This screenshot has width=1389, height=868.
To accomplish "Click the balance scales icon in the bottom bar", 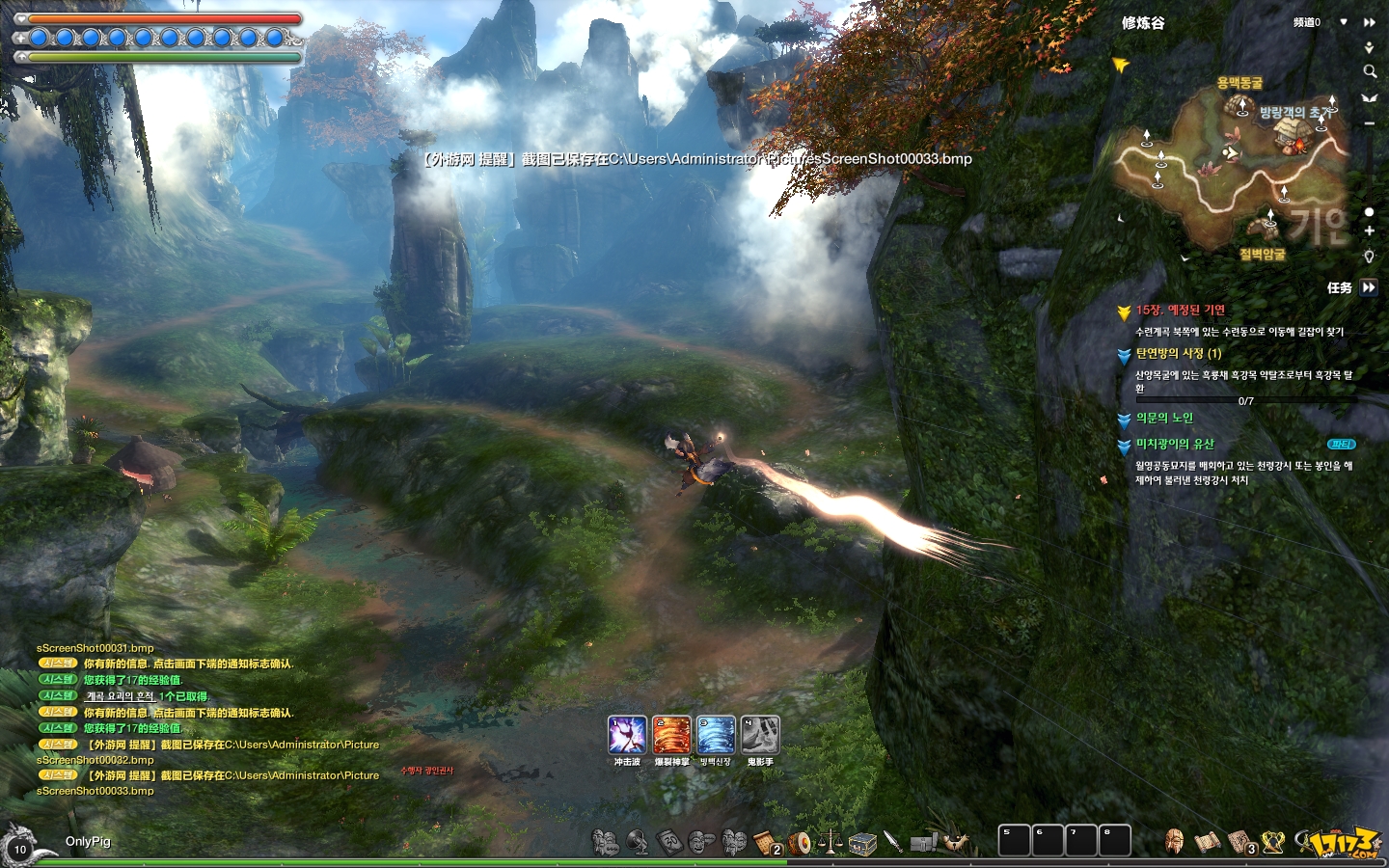I will 831,843.
